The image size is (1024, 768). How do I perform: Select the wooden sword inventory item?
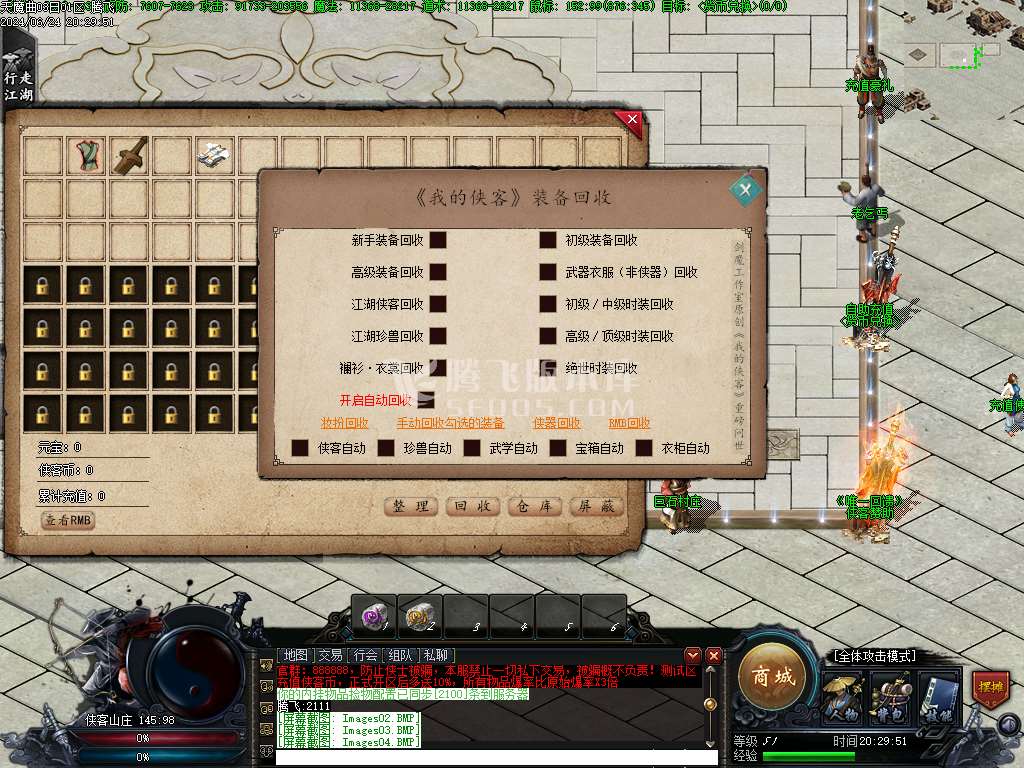[x=130, y=155]
